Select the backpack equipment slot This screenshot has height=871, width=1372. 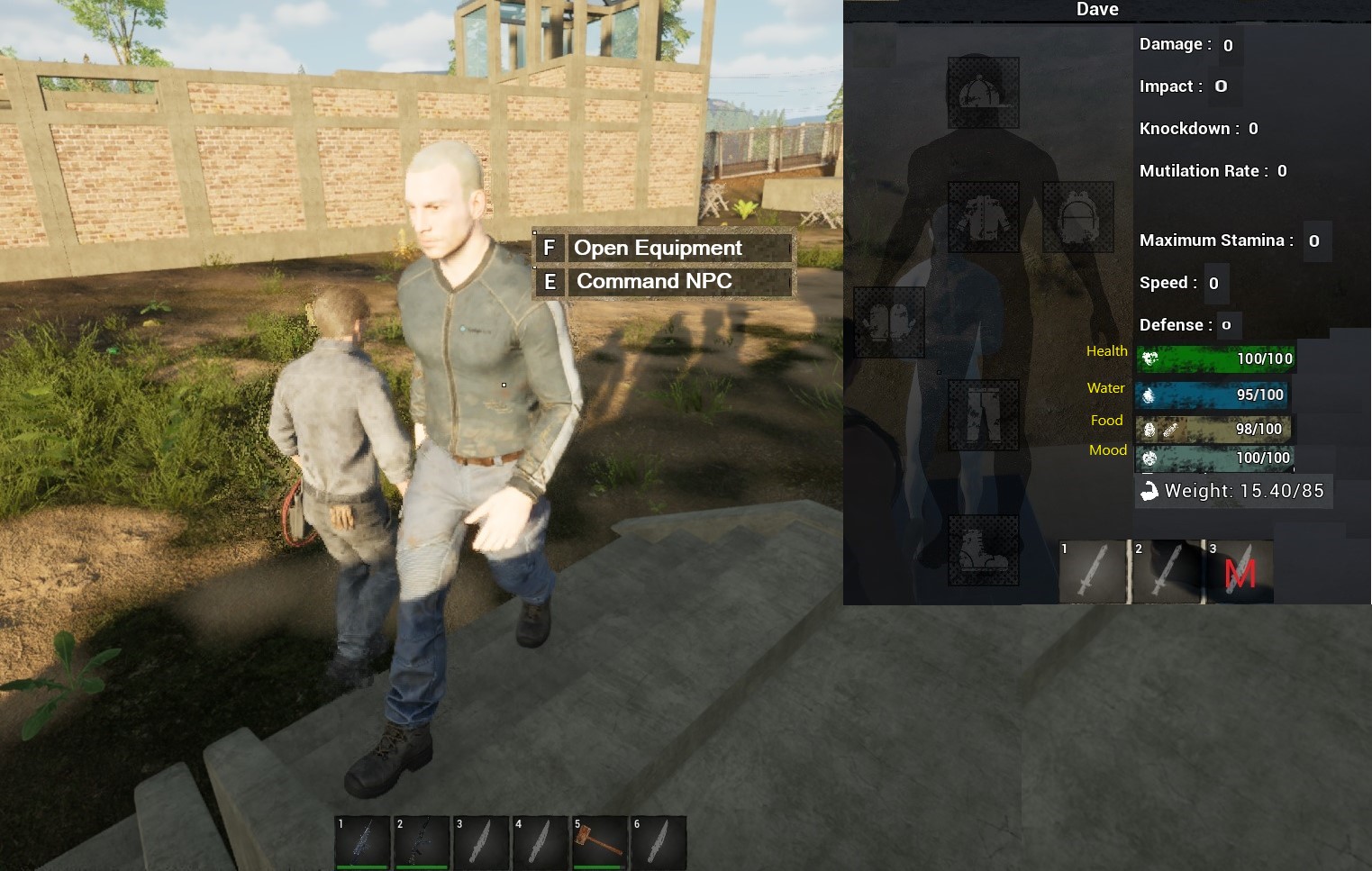[1078, 216]
